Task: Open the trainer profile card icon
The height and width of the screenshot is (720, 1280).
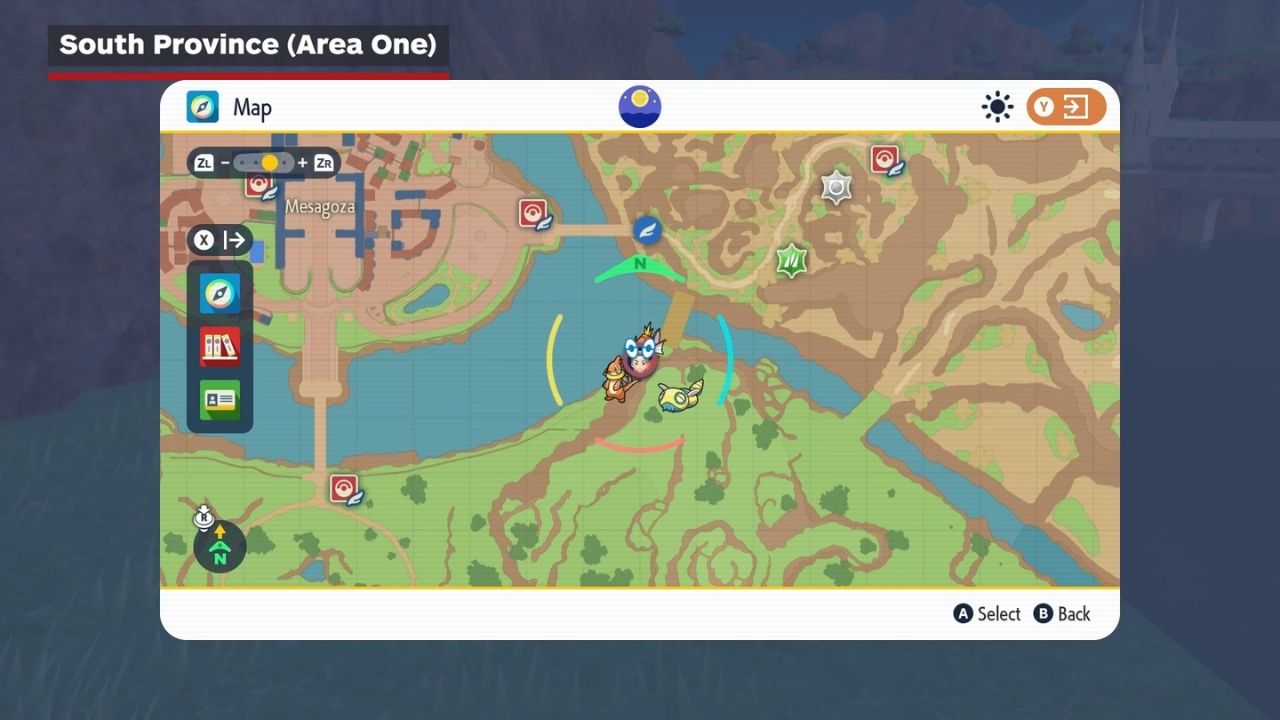Action: [x=220, y=400]
